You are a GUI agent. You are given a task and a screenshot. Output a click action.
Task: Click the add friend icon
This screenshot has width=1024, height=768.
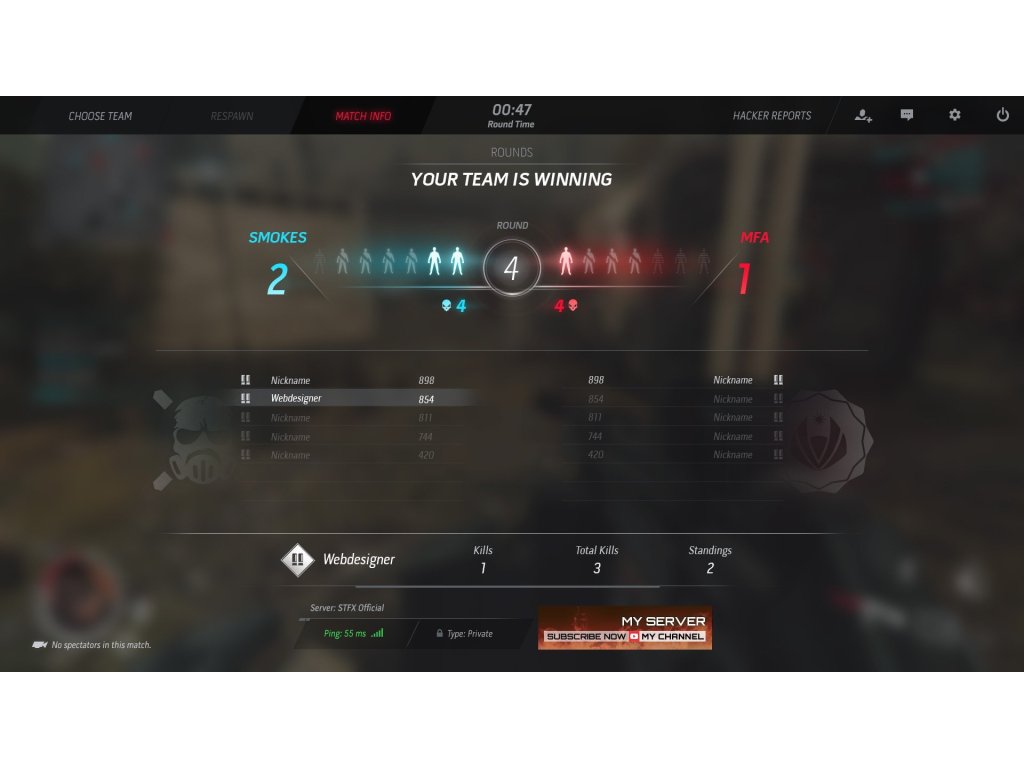[863, 116]
